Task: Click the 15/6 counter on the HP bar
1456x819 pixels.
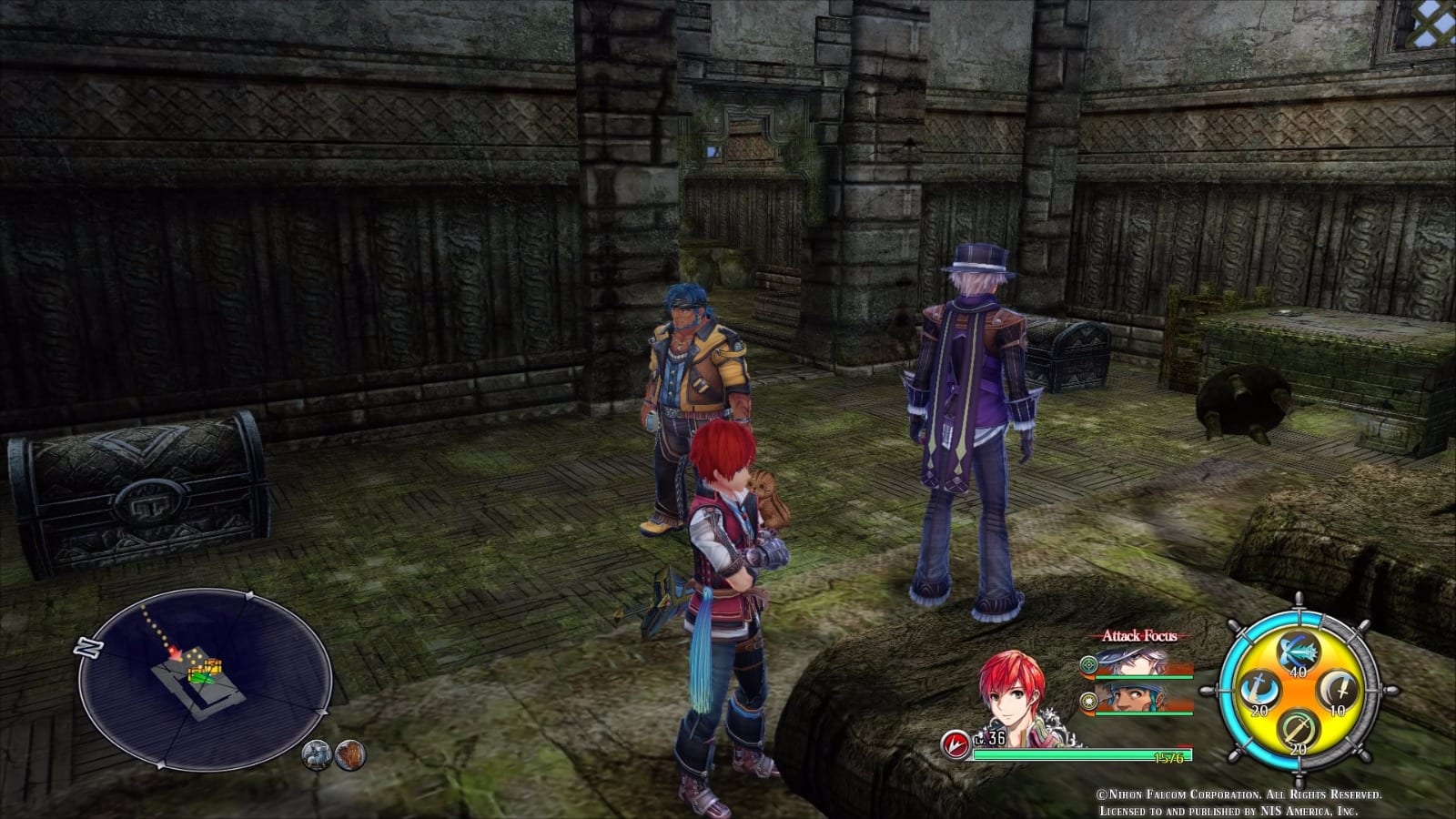Action: coord(1168,757)
